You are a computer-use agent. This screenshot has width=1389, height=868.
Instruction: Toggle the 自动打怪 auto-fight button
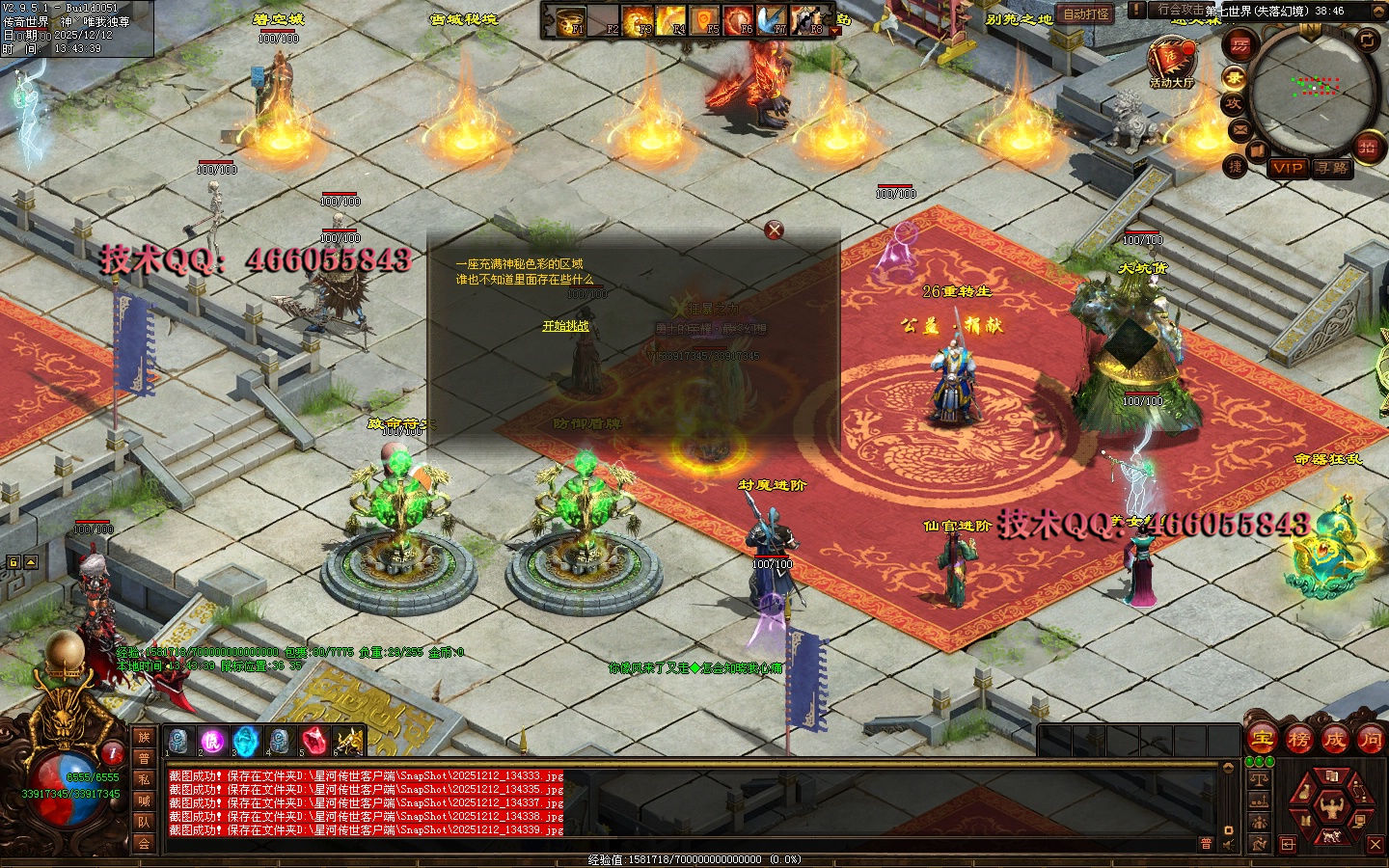pos(1086,14)
